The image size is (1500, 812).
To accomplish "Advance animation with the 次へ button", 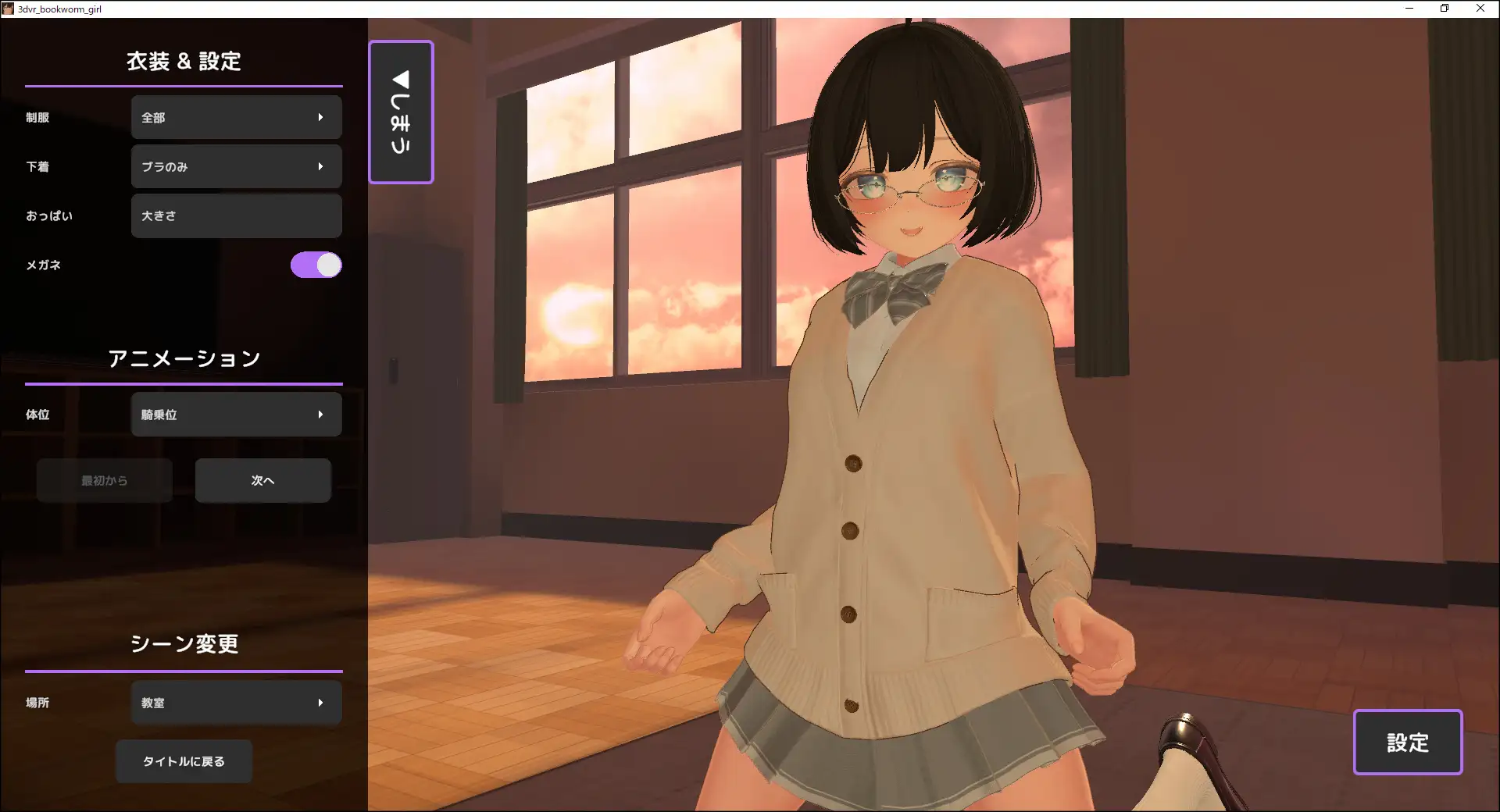I will (x=262, y=481).
